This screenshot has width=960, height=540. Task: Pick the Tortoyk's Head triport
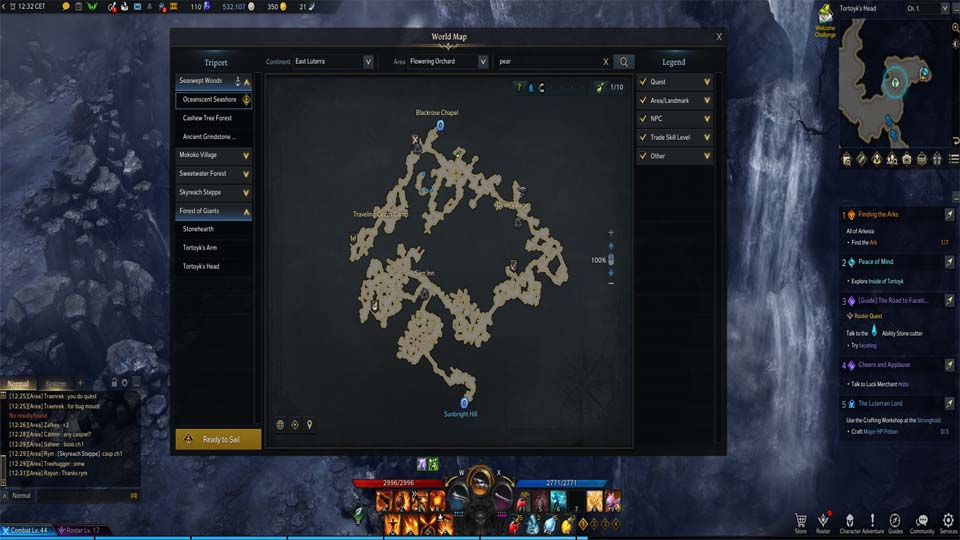pyautogui.click(x=201, y=266)
